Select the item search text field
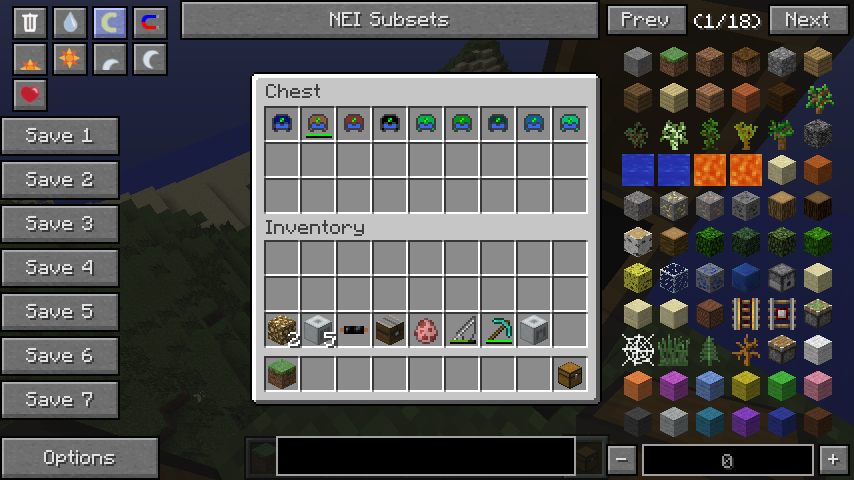854x480 pixels. (425, 455)
